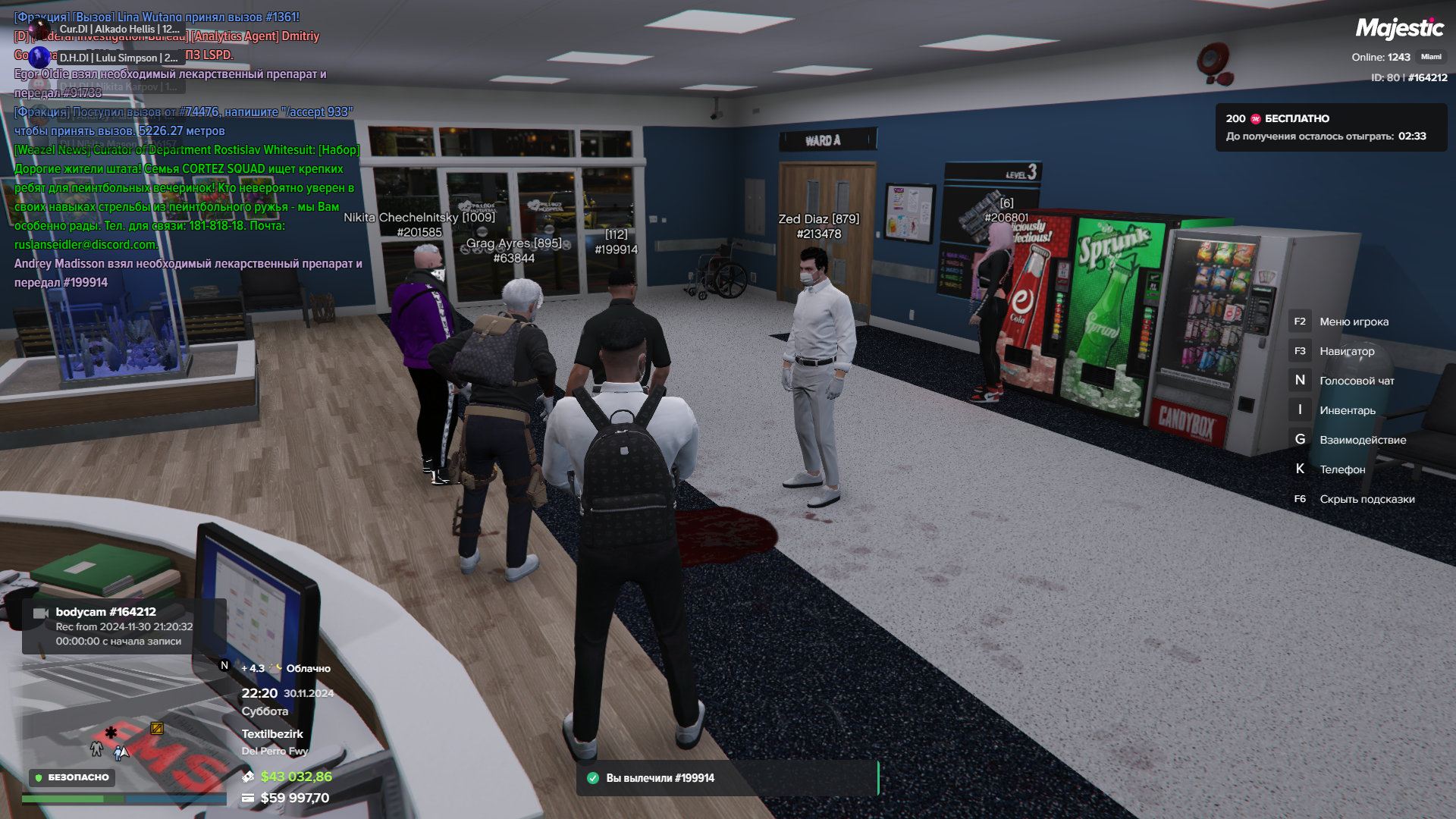This screenshot has width=1456, height=819.
Task: Click the БЕЗОПАСНО safe zone badge
Action: [x=72, y=777]
